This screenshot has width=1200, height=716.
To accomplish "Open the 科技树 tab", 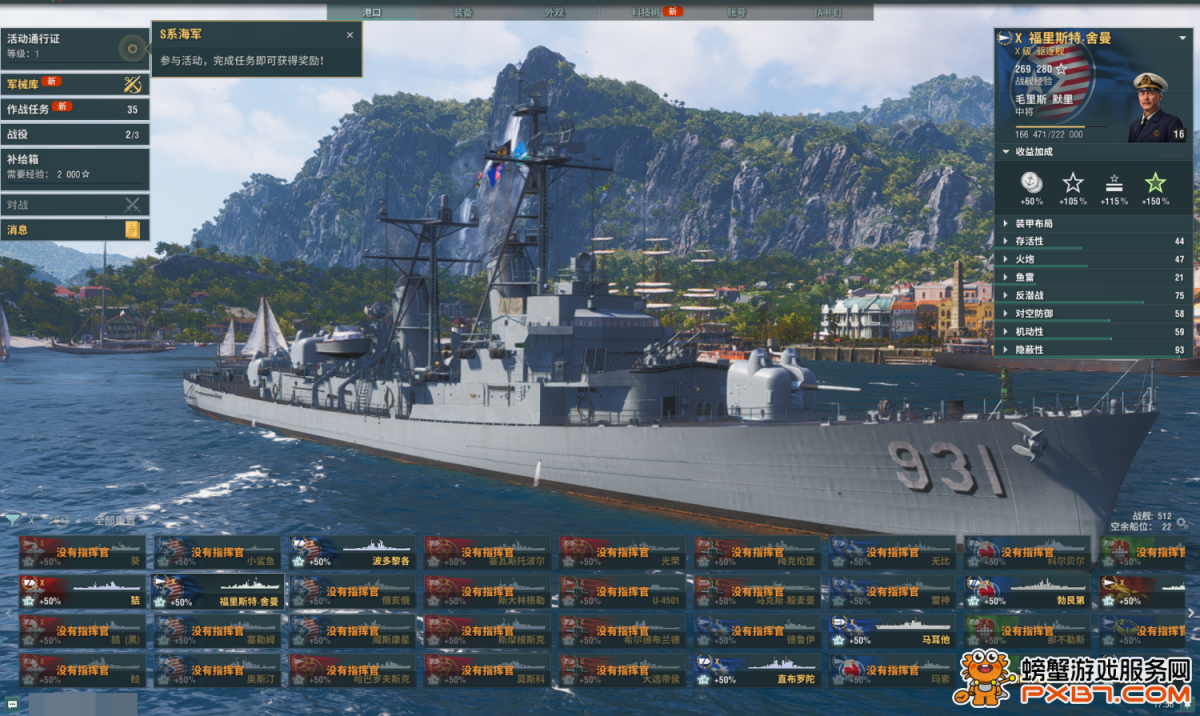I will (x=647, y=12).
